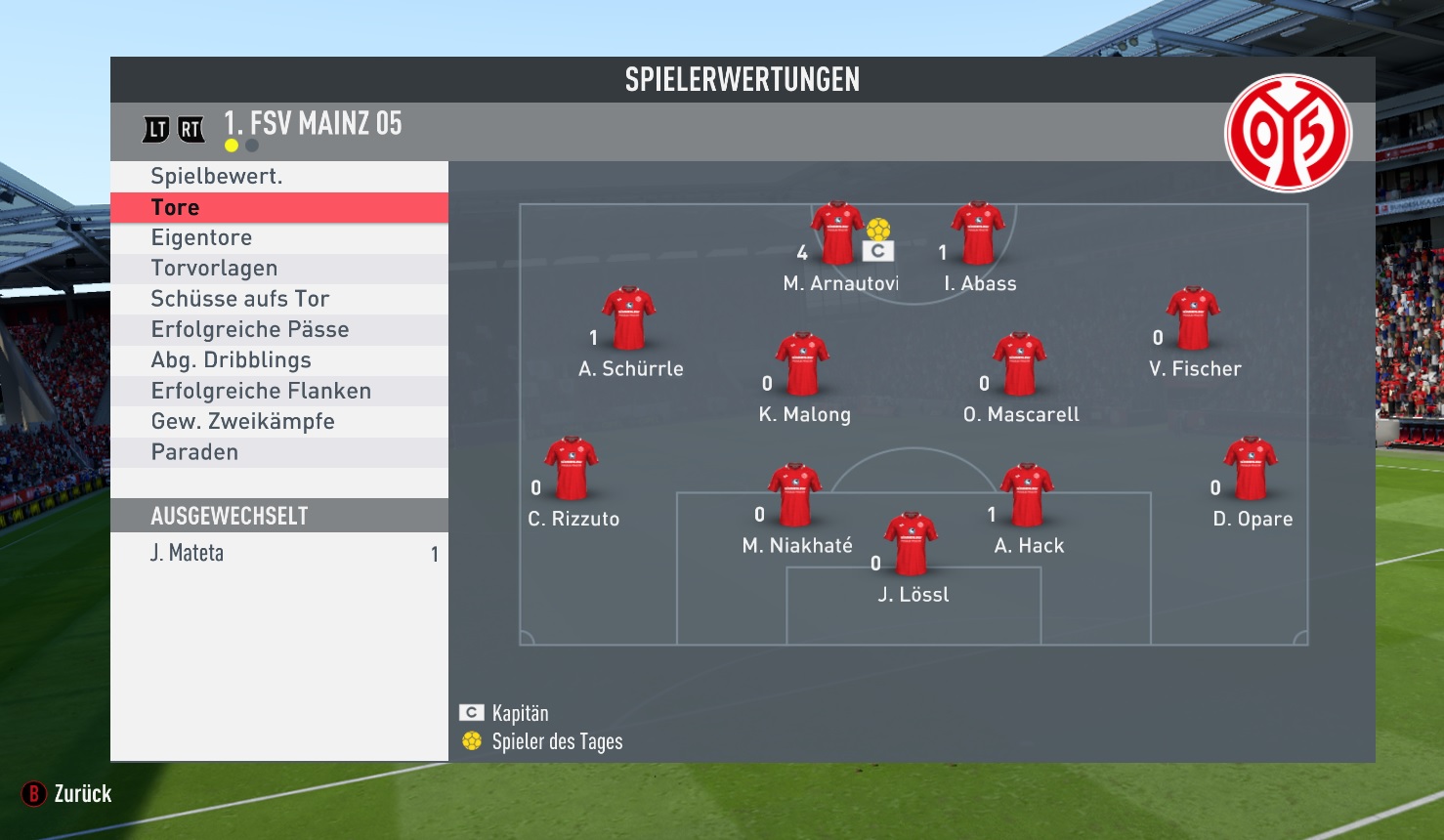
Task: Select Schüsse aufs Tor
Action: [278, 299]
